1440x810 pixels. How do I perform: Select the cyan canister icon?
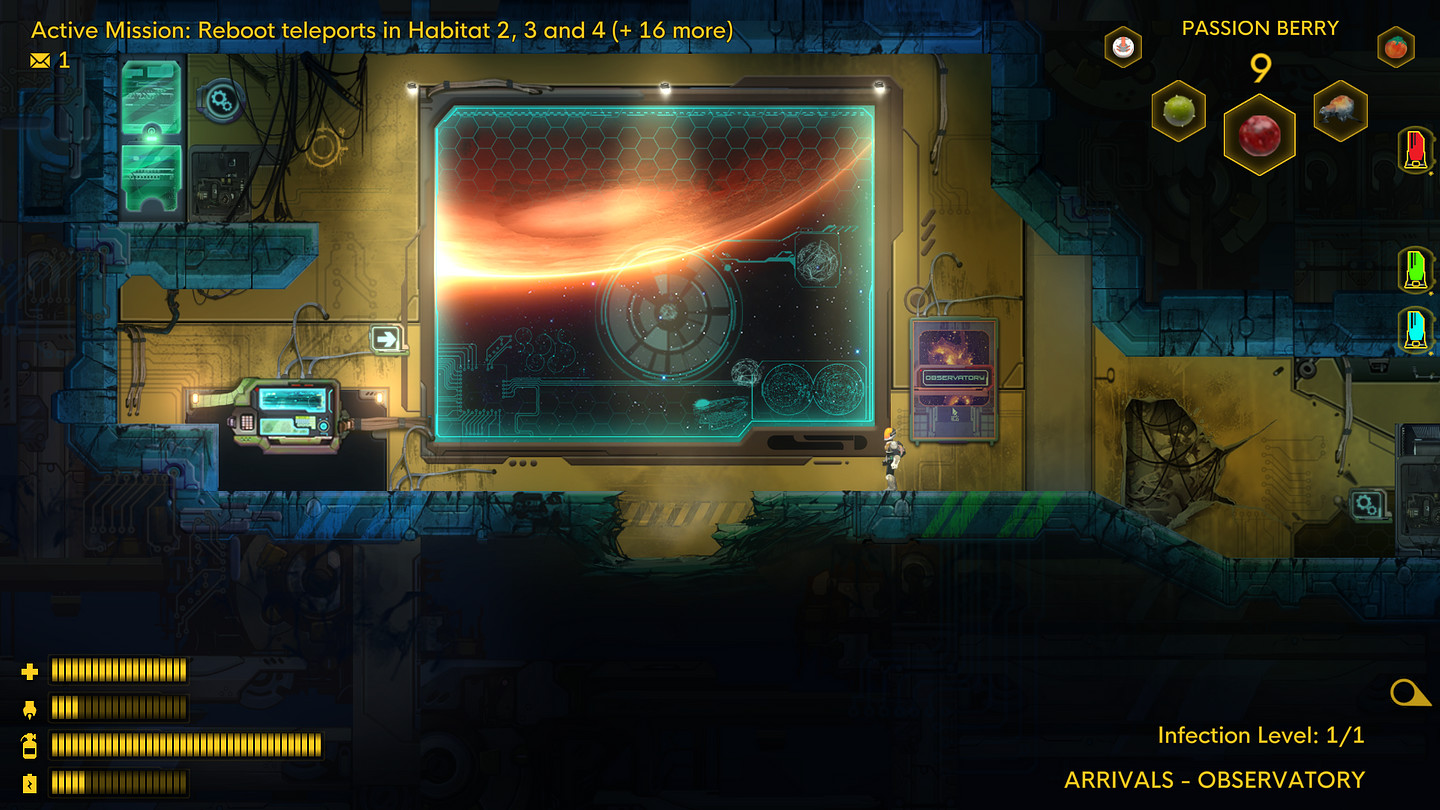pos(1417,325)
